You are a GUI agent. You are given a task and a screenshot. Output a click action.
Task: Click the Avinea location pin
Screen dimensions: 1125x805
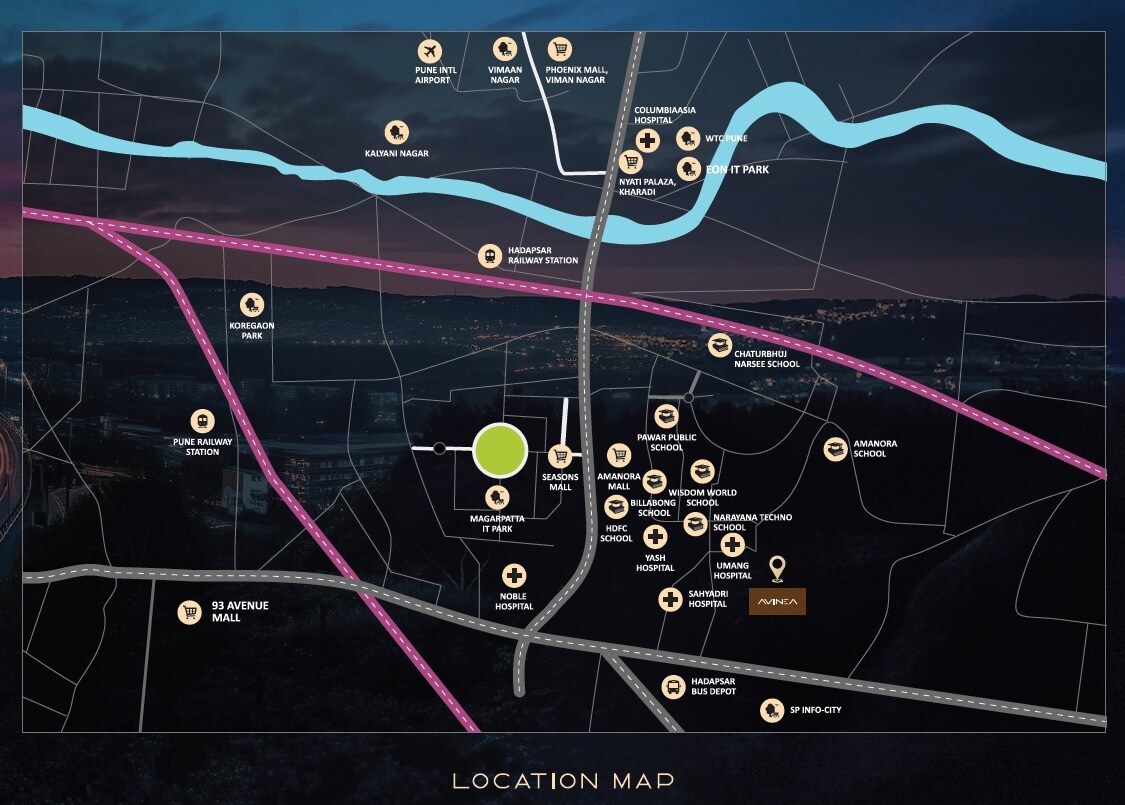point(776,570)
